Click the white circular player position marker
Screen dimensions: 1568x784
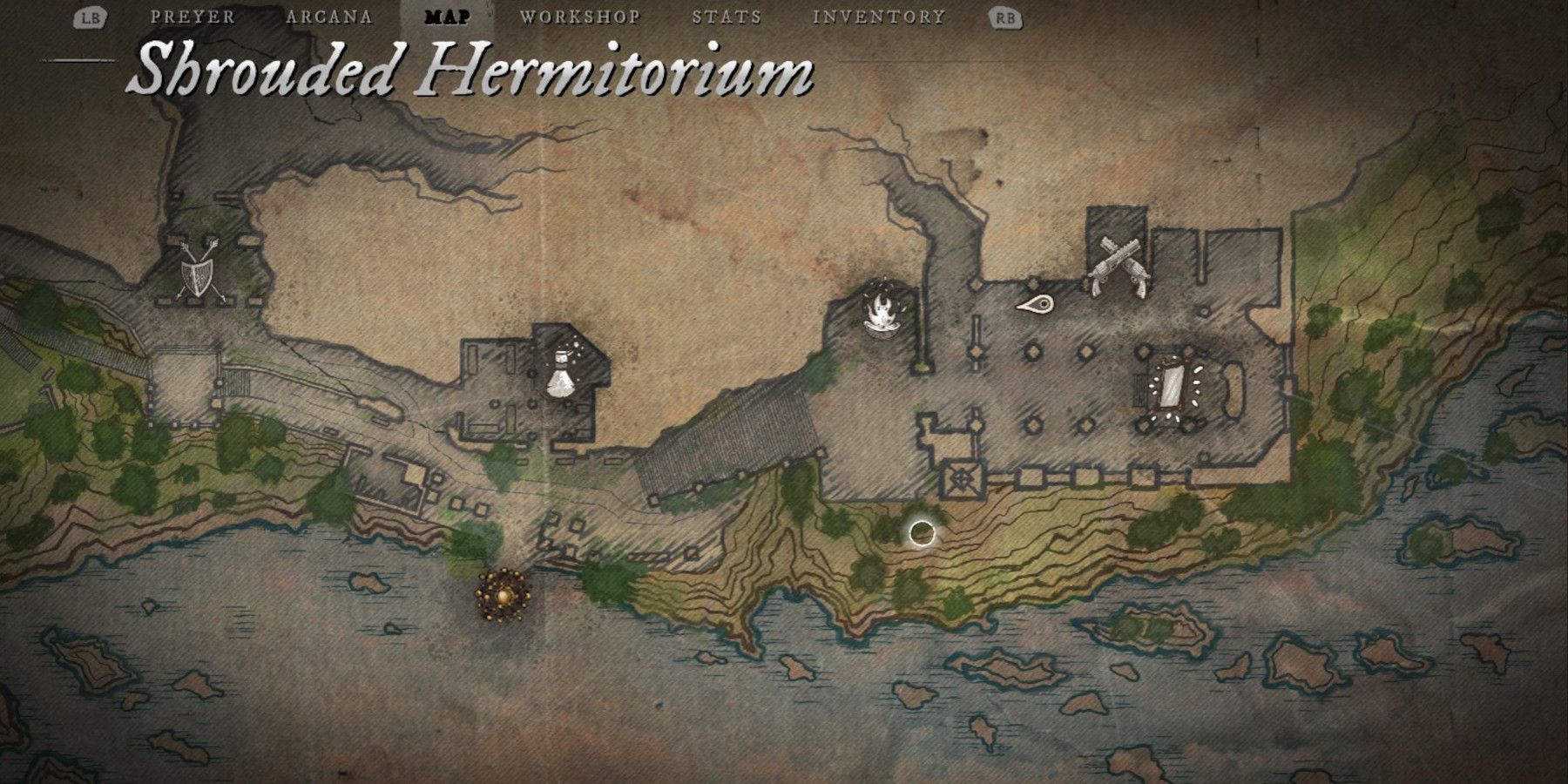pyautogui.click(x=923, y=532)
